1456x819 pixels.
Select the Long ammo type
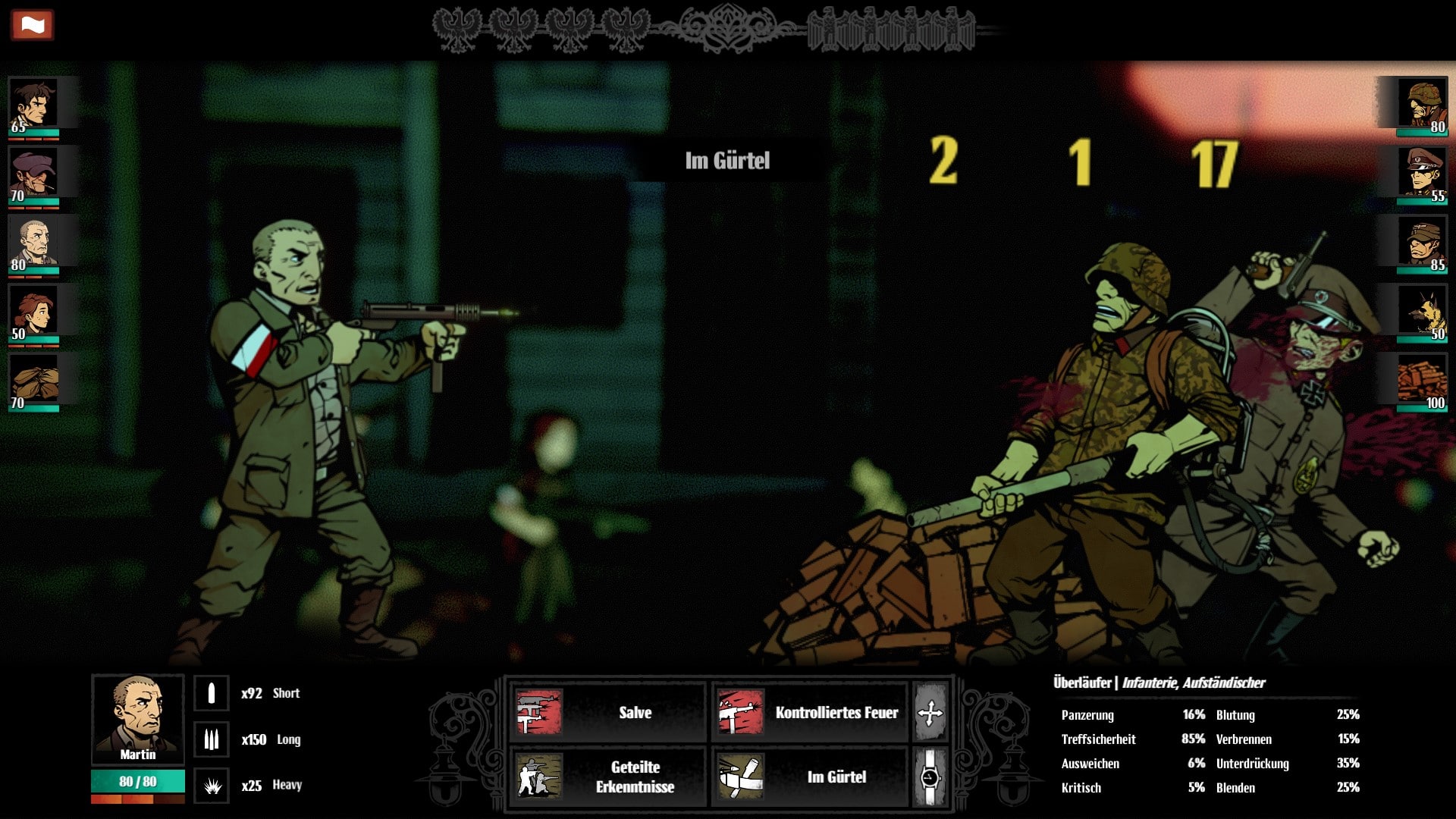(212, 739)
